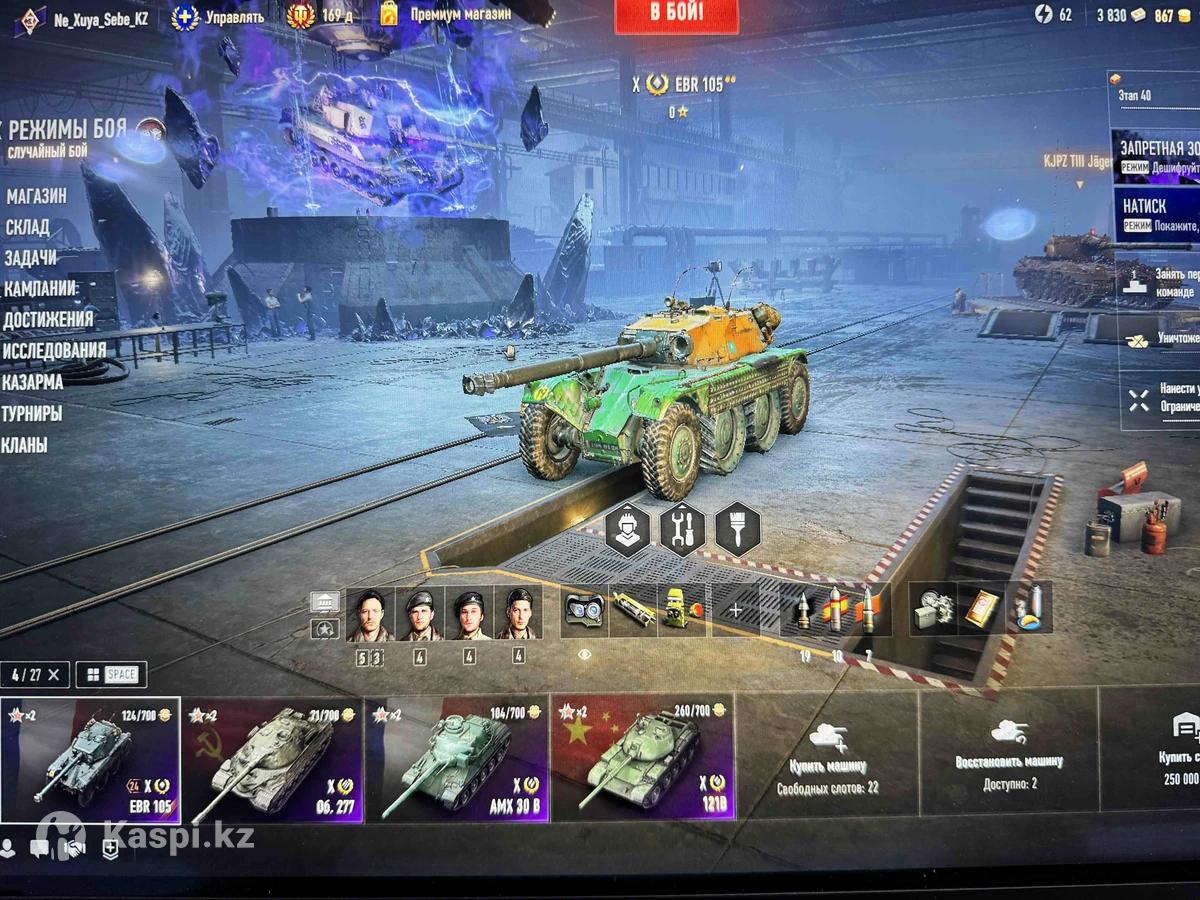Open the Кланы clans menu
1200x900 pixels.
click(x=24, y=445)
